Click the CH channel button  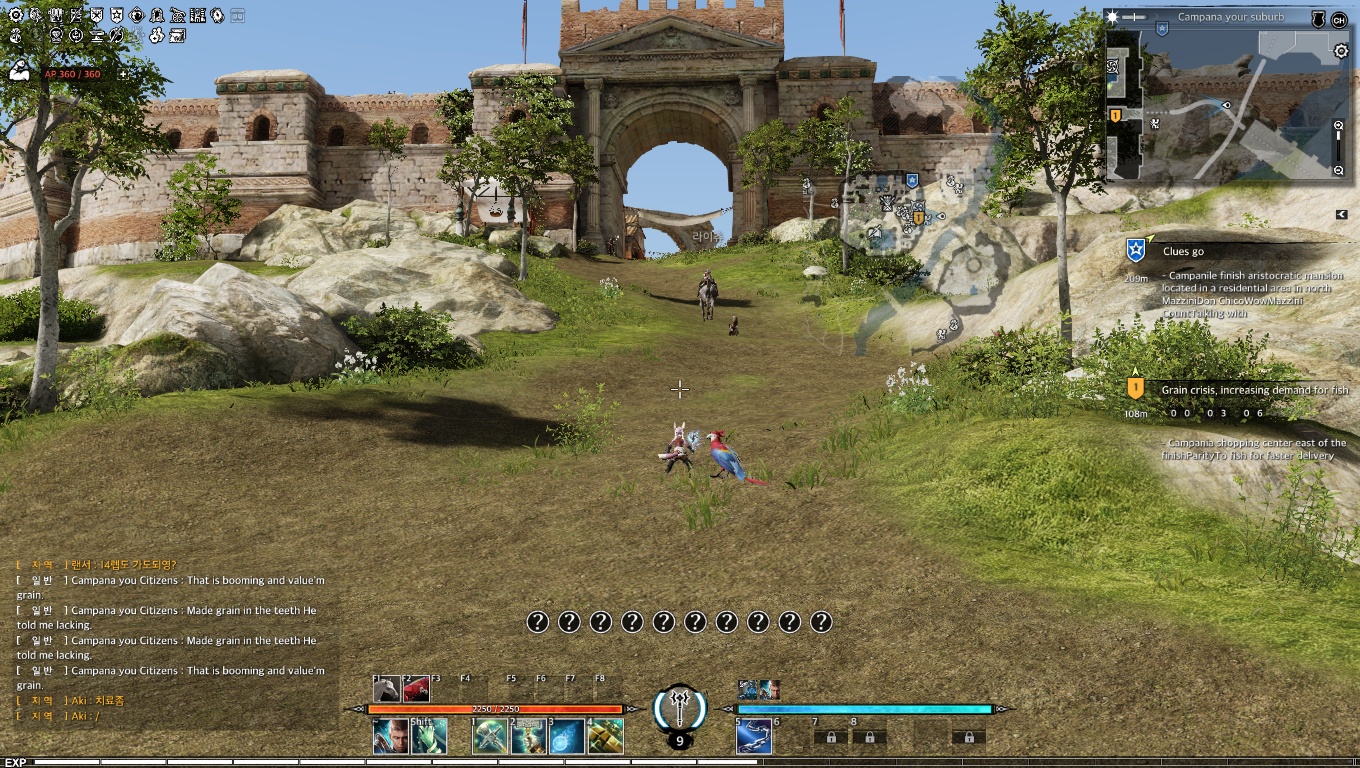pos(1338,20)
